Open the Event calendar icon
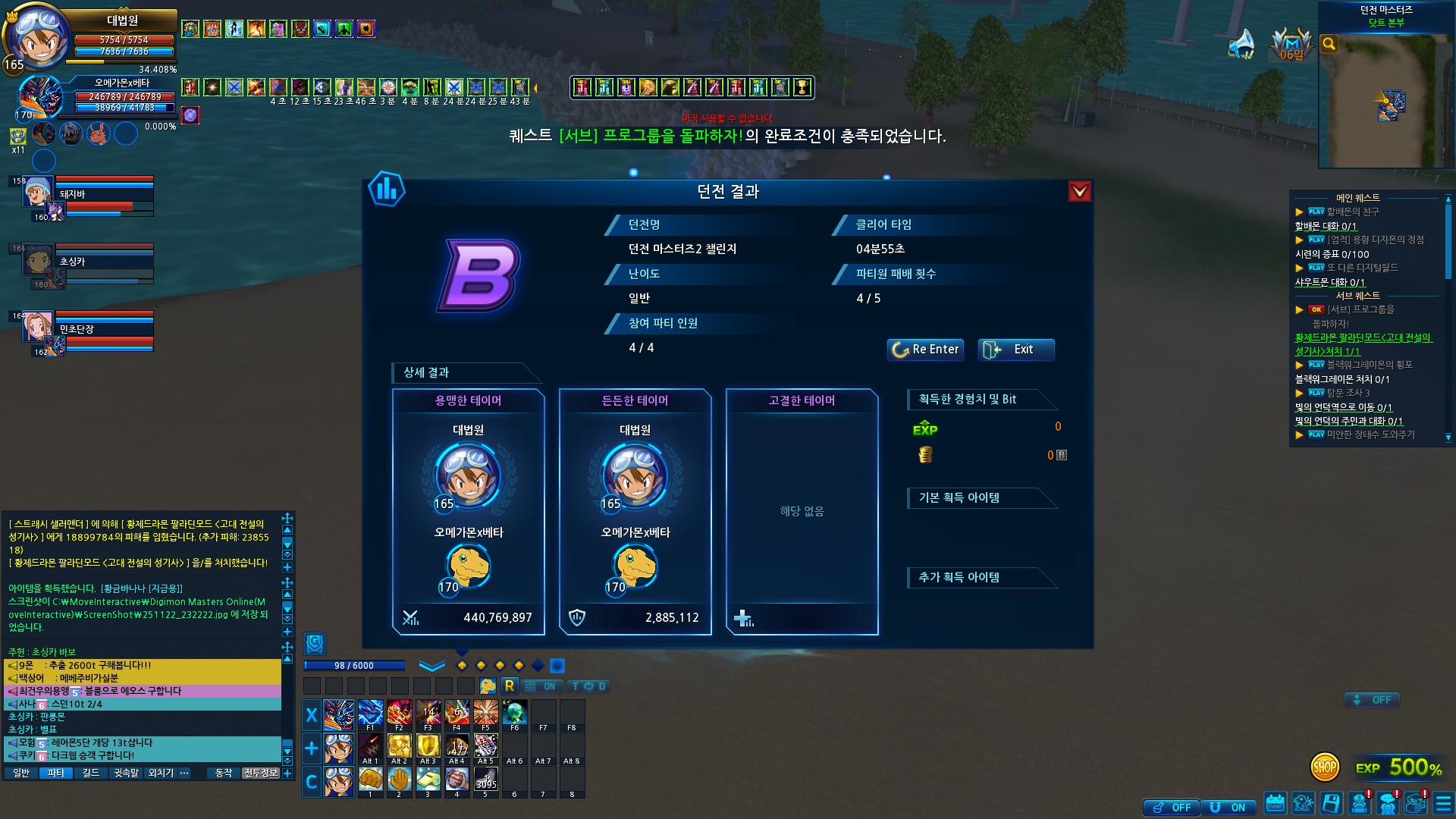Screen dimensions: 1456x819 tap(1275, 803)
